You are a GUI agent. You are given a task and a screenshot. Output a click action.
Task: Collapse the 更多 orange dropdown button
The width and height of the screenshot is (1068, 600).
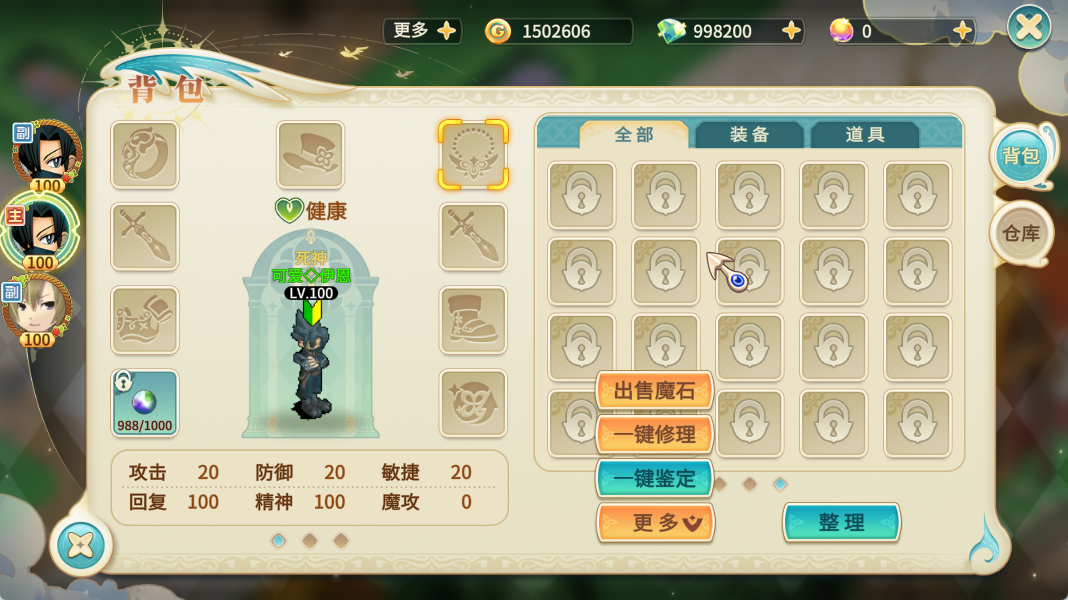(x=656, y=522)
